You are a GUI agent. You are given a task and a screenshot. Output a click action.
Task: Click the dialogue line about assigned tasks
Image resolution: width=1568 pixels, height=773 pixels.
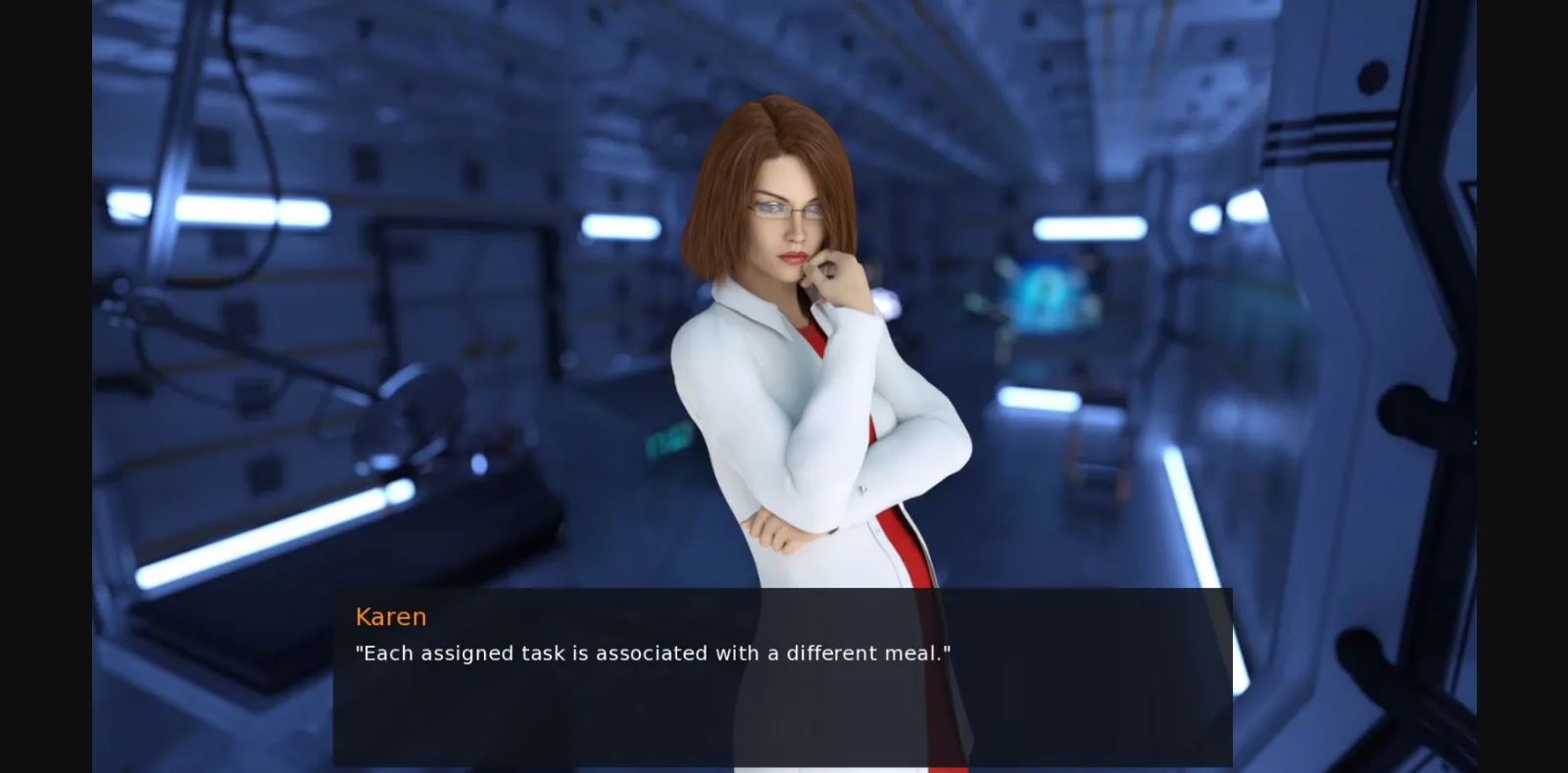pos(655,652)
